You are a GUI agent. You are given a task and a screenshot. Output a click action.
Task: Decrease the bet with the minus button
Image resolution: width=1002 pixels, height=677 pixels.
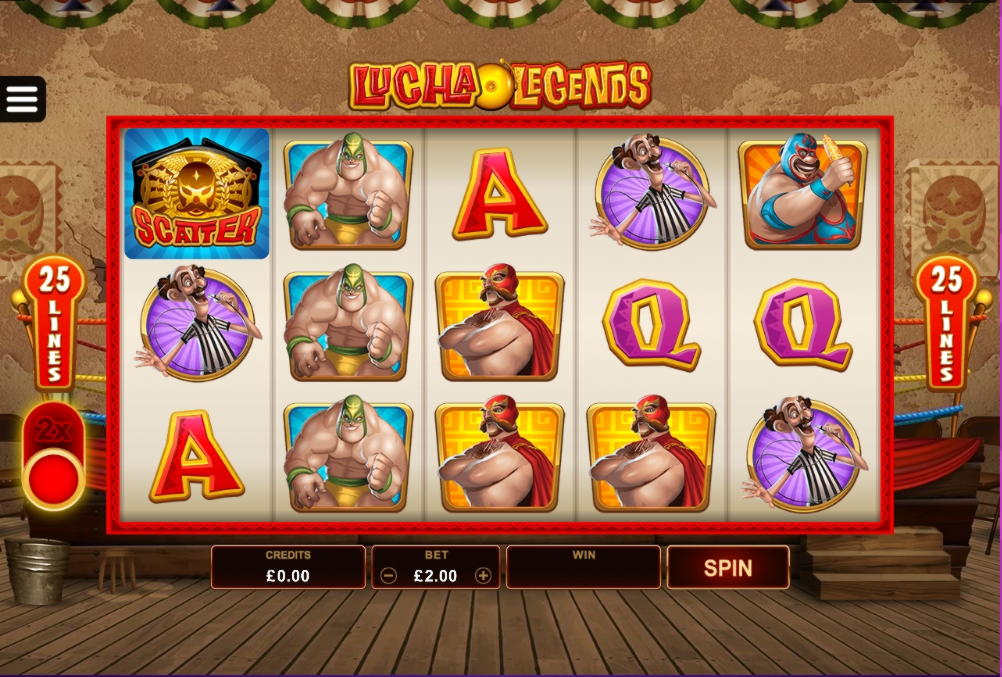[389, 576]
